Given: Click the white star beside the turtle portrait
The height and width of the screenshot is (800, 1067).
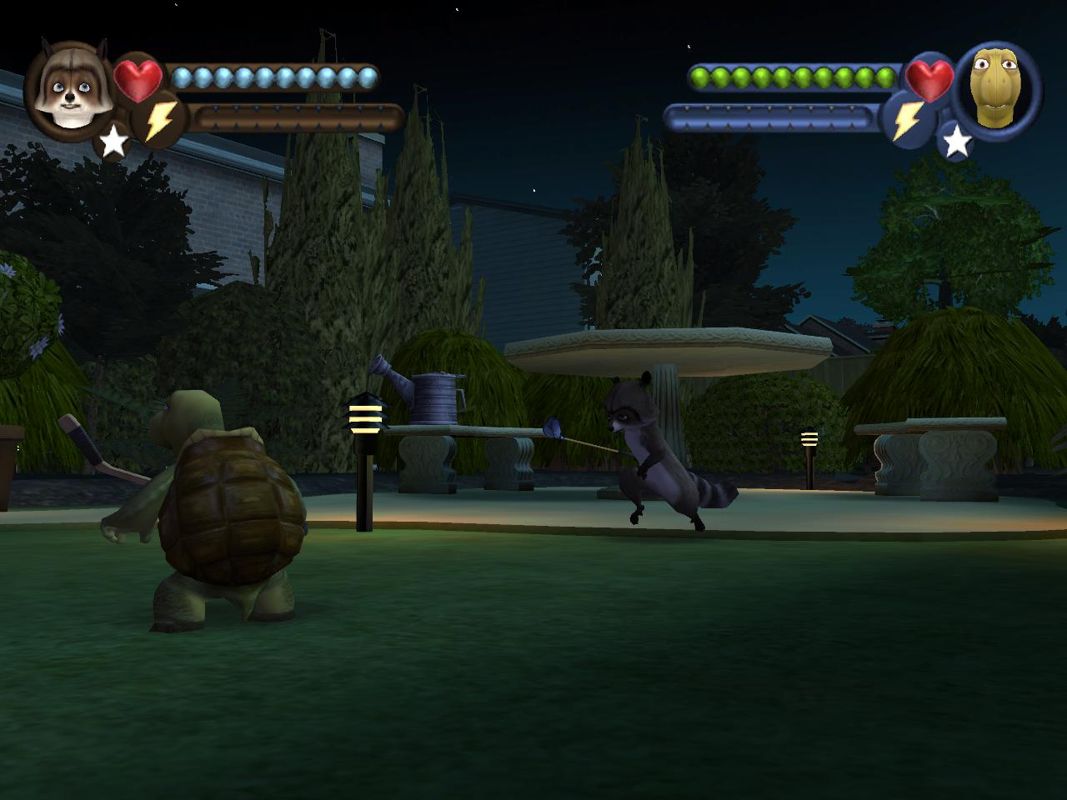Looking at the screenshot, I should pos(957,141).
